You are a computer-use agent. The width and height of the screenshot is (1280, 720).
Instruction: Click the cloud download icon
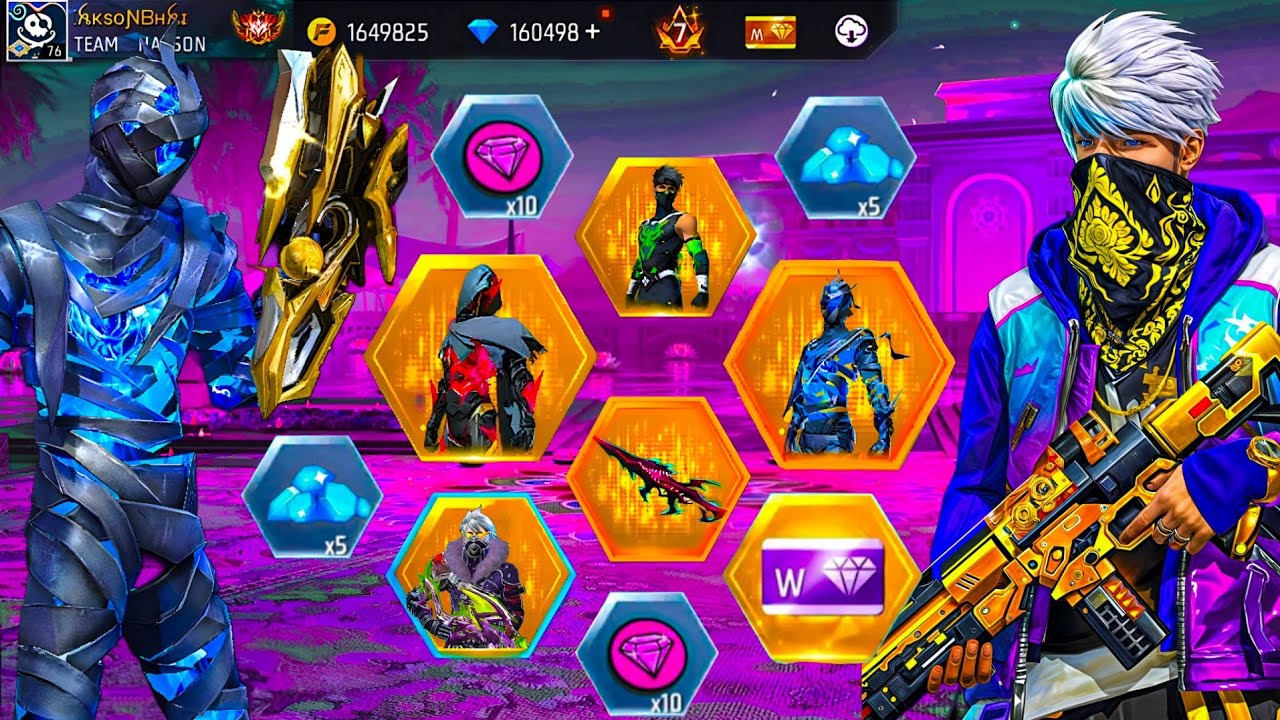click(851, 32)
